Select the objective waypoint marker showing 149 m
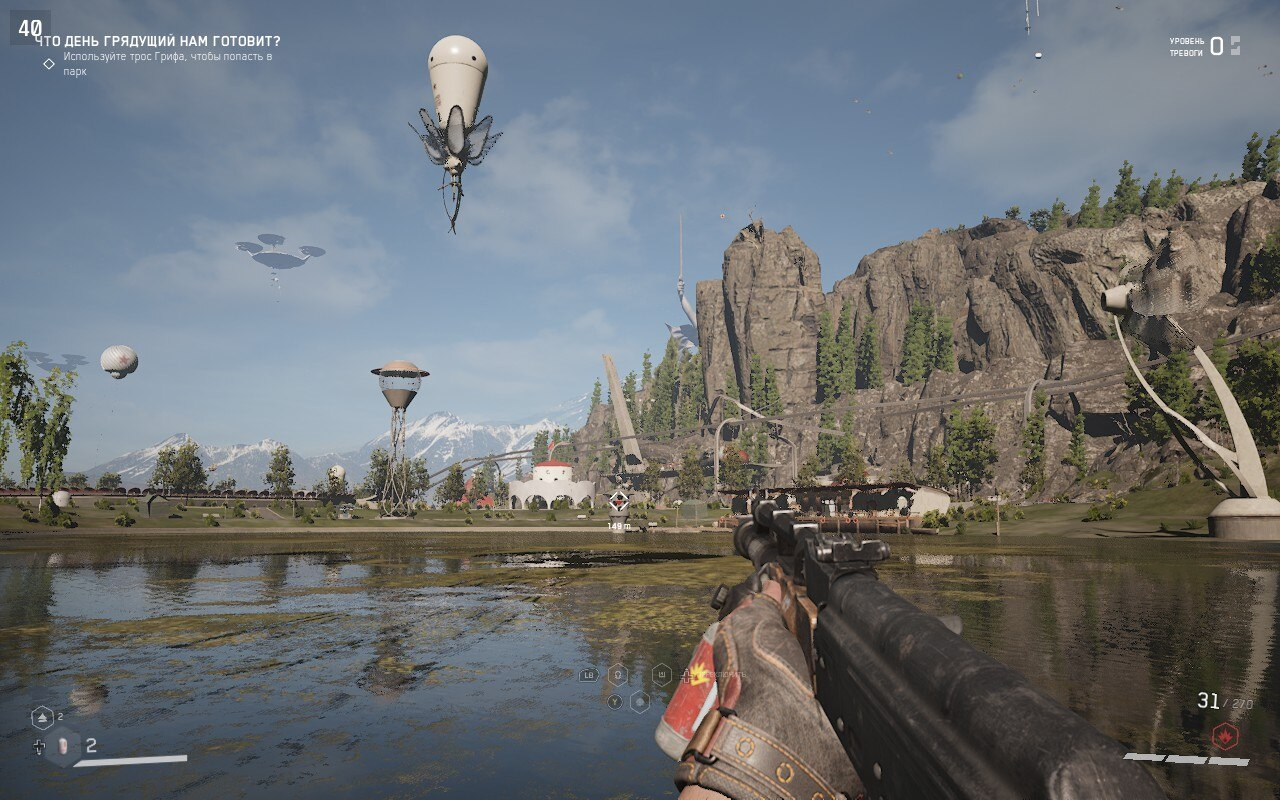This screenshot has height=800, width=1280. (619, 501)
